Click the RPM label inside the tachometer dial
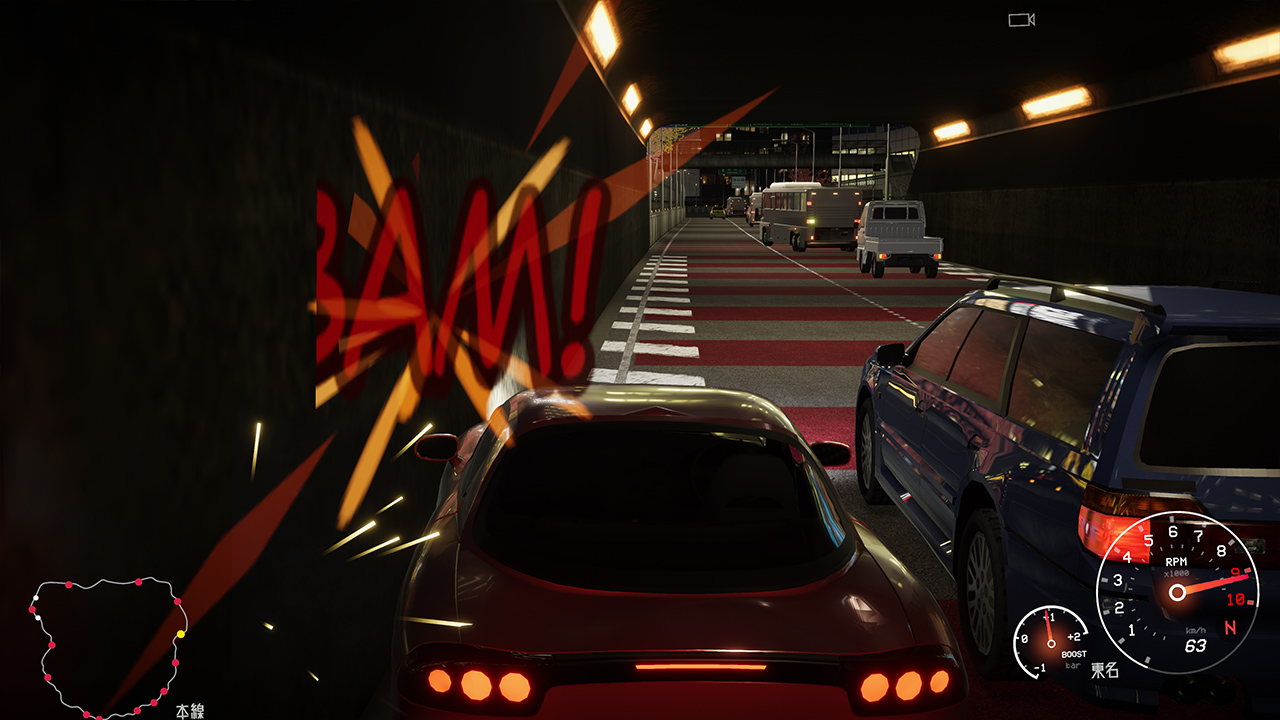1280x720 pixels. tap(1177, 563)
